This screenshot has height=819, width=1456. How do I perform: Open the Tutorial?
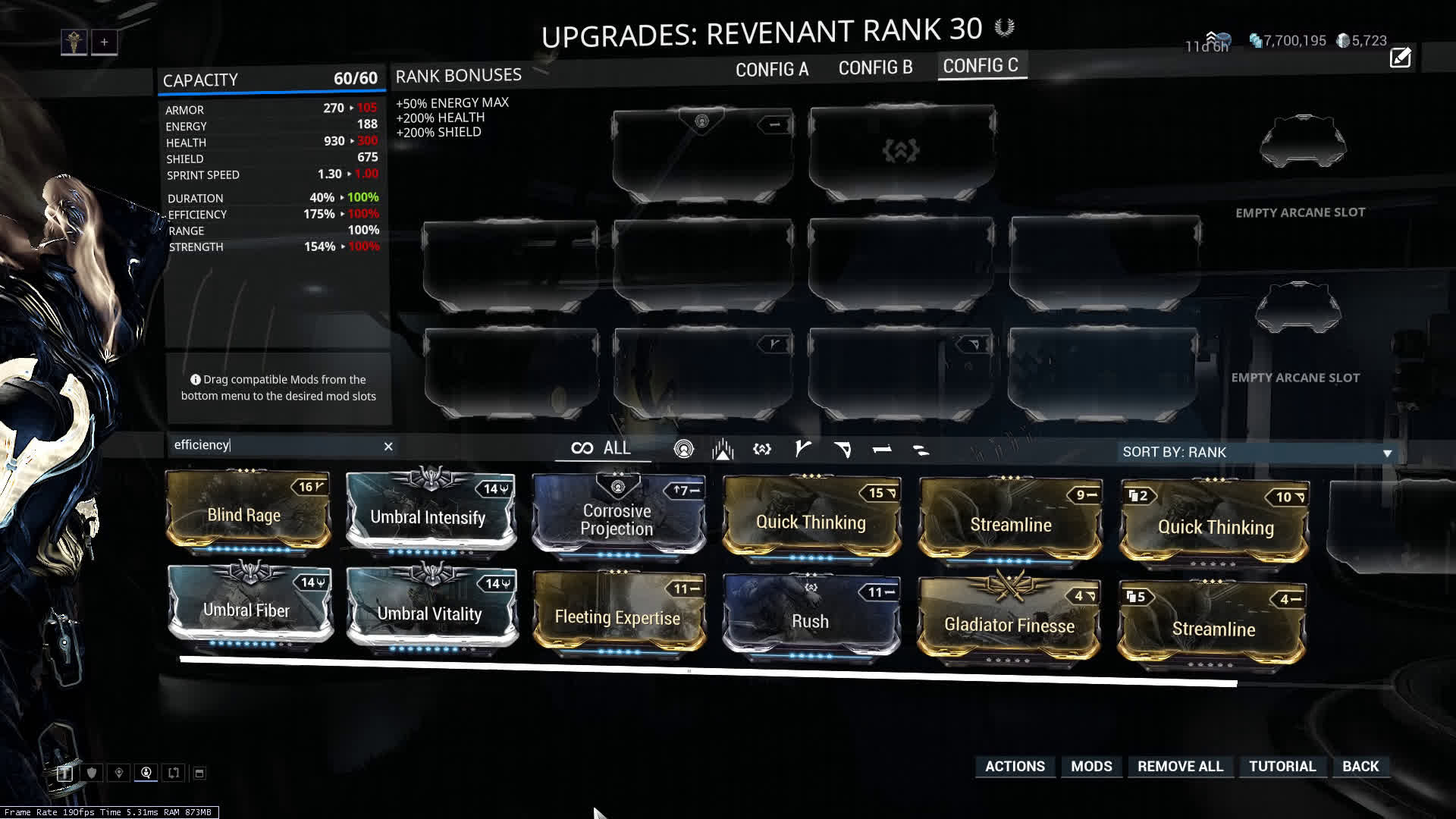(x=1282, y=766)
